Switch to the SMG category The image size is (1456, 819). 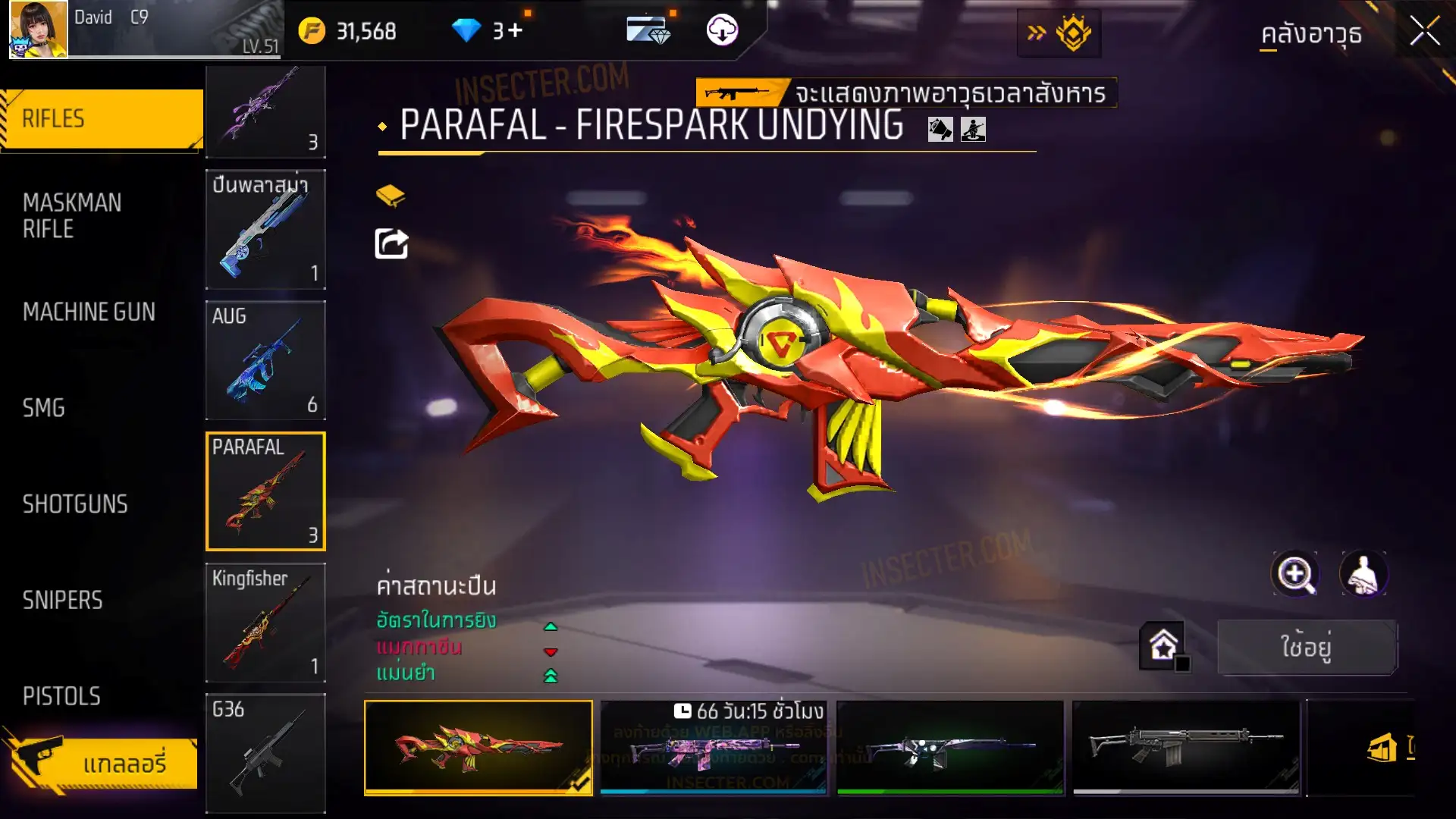[44, 408]
